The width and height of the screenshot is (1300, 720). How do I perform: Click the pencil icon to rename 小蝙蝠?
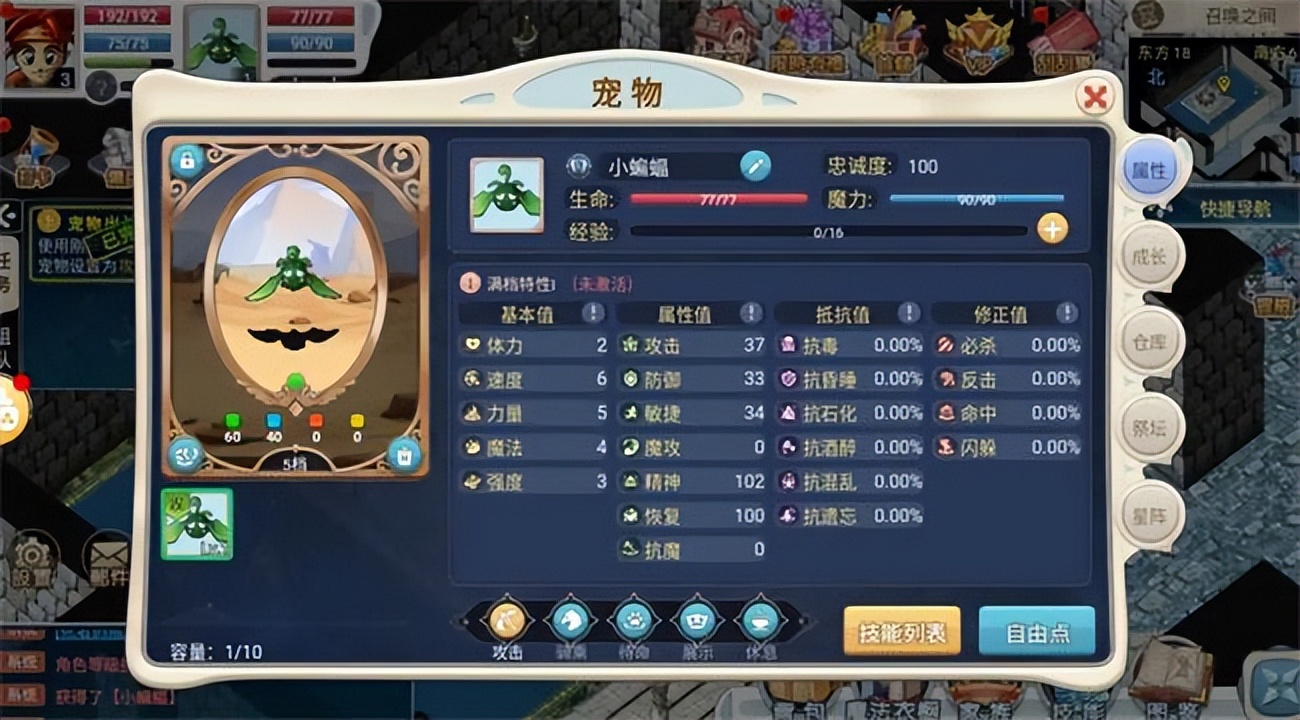pos(757,166)
